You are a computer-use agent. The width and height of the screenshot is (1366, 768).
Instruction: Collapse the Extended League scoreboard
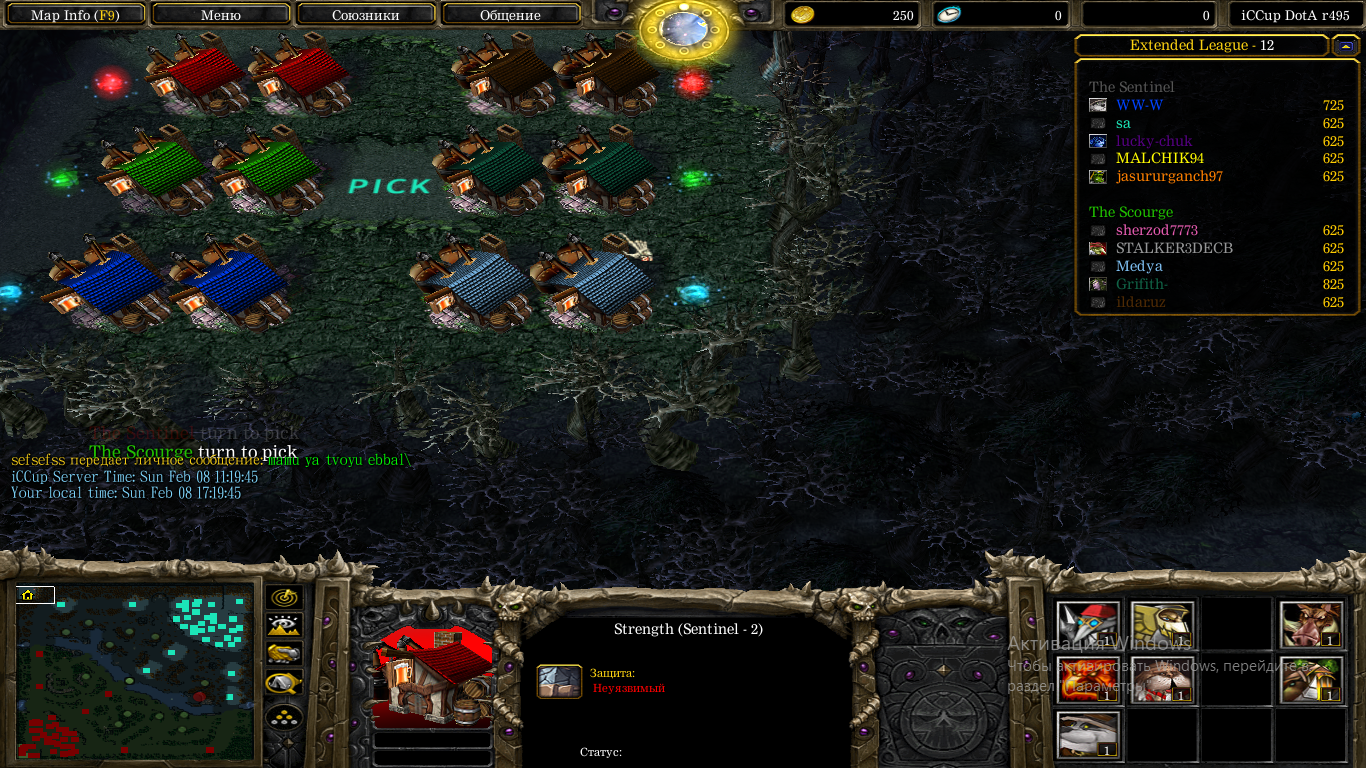1345,46
